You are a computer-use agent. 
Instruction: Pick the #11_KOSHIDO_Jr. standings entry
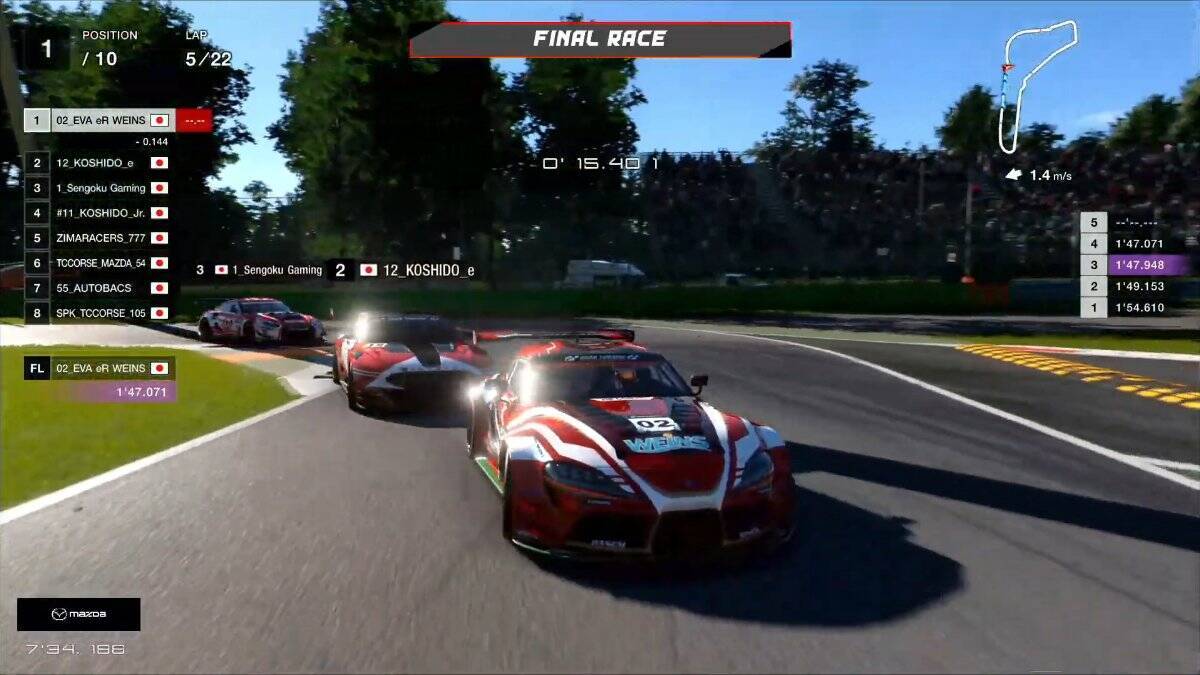point(100,213)
